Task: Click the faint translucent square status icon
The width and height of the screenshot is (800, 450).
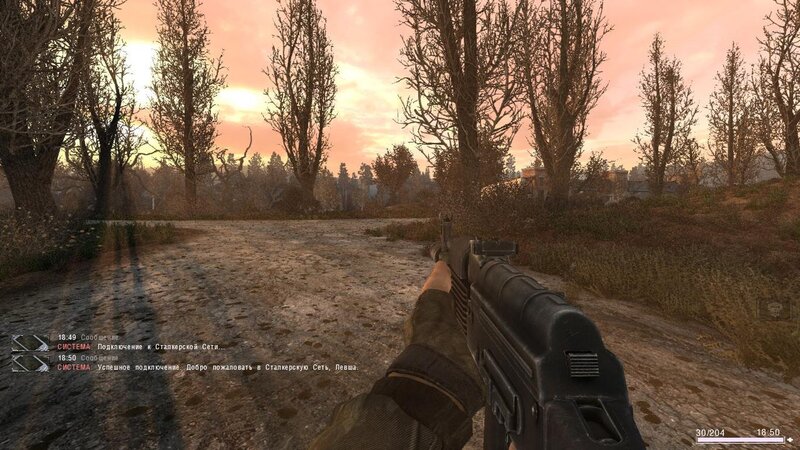Action: tap(773, 309)
